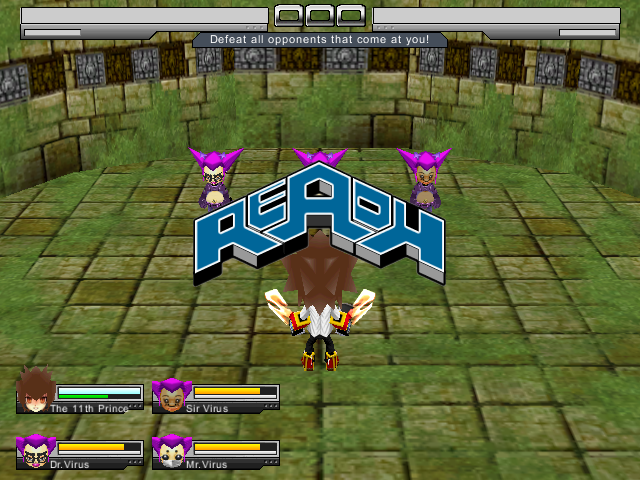
Task: Select The 11th Prince player portrait
Action: click(35, 394)
